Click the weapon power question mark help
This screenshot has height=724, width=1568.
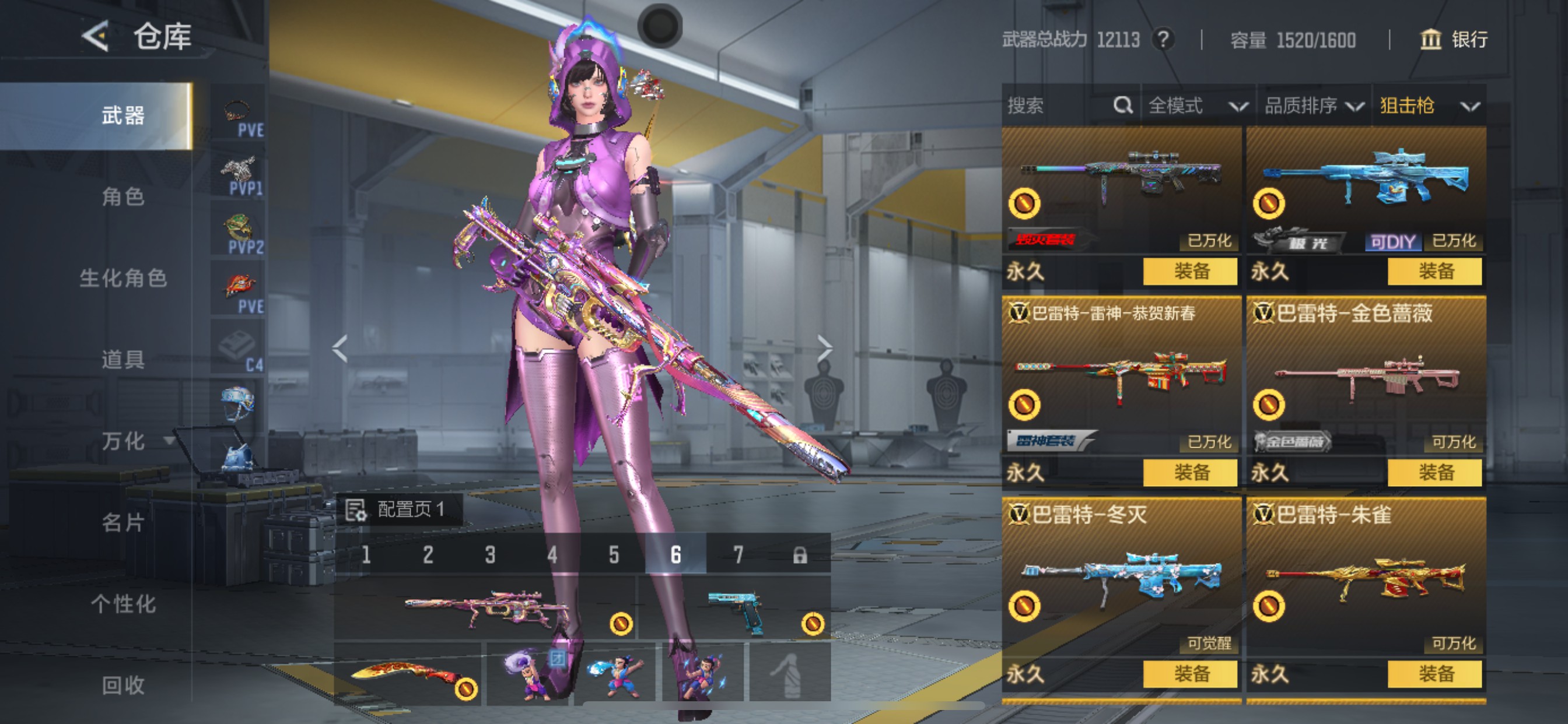1163,40
